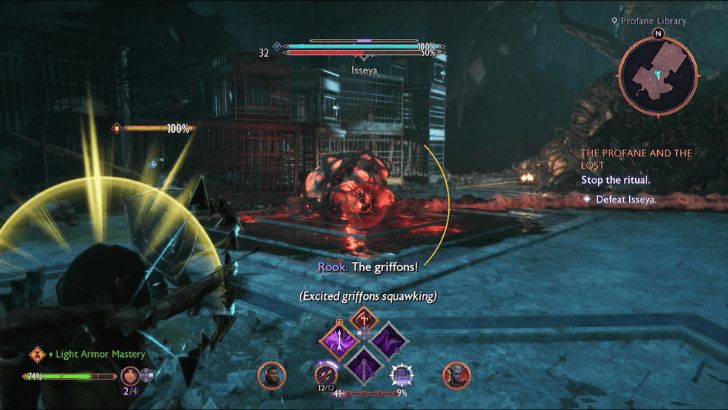Use the healing potion icon
The width and height of the screenshot is (728, 410).
[x=131, y=376]
